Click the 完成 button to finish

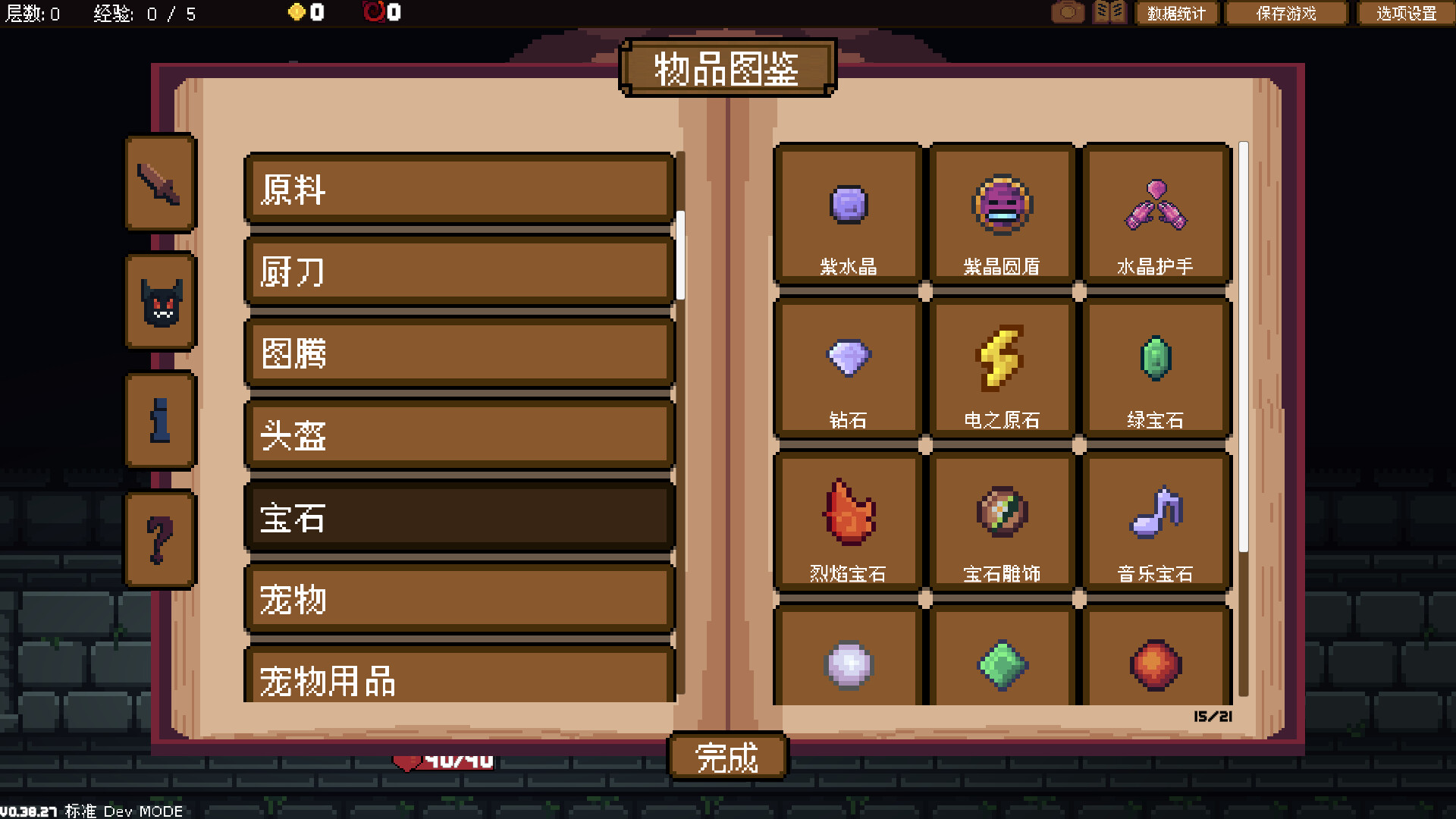coord(726,755)
